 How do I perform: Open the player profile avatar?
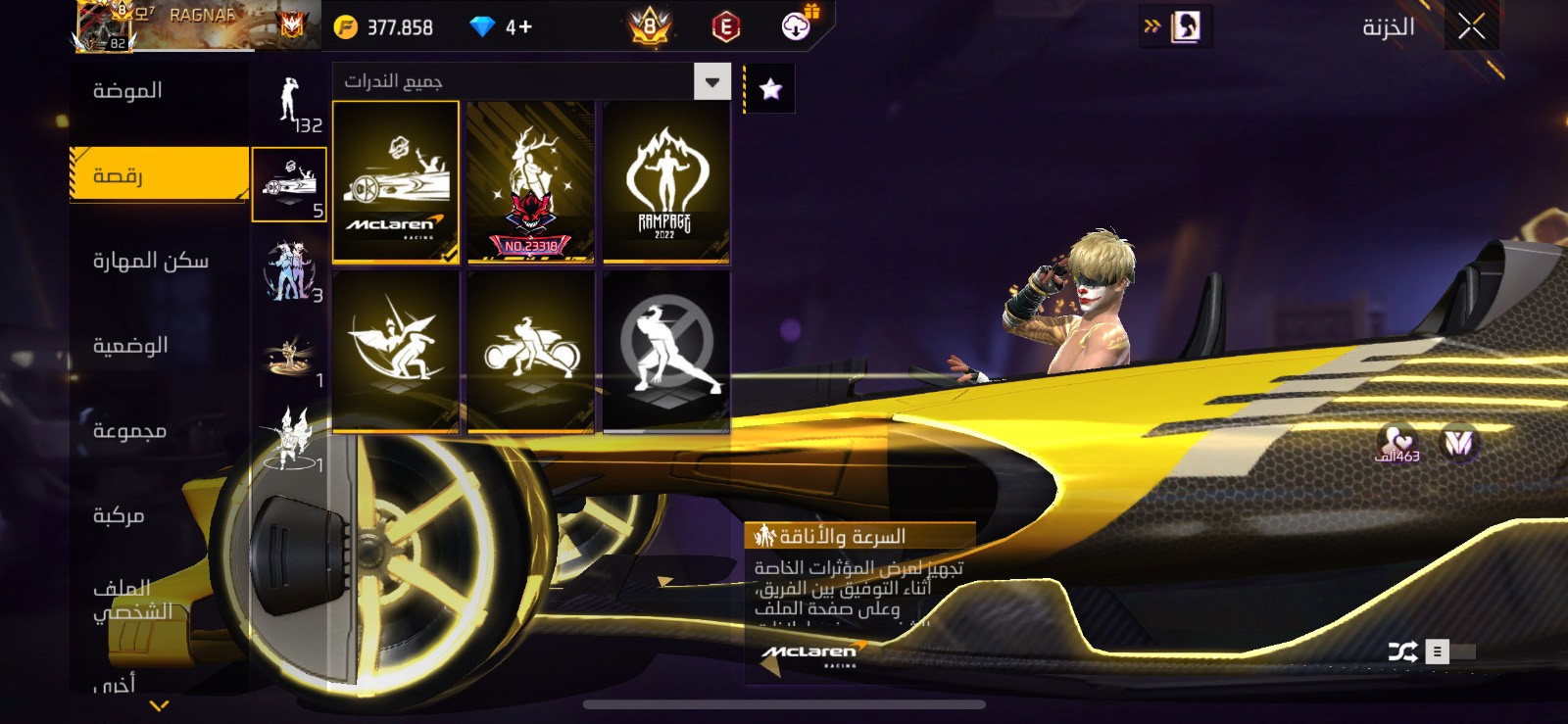(106, 26)
